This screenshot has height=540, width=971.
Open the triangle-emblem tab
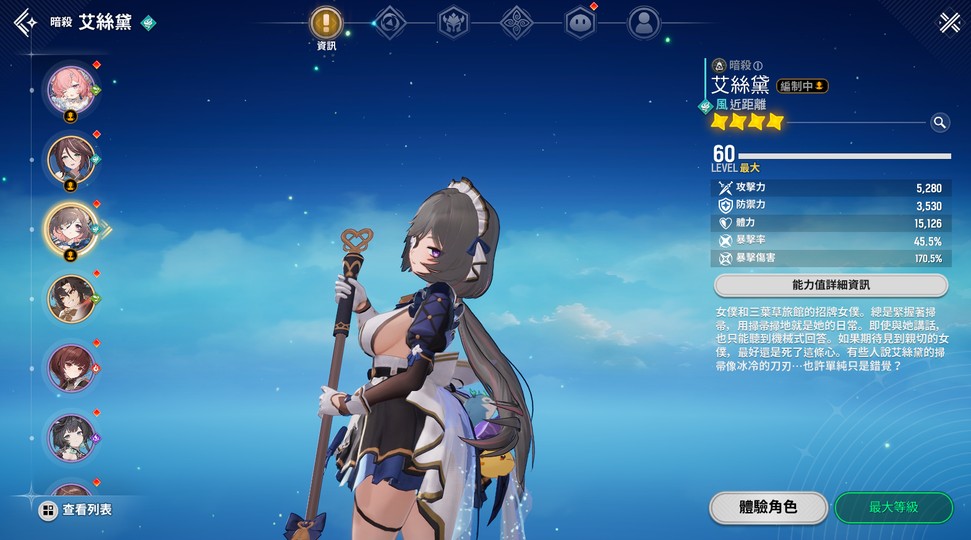(389, 22)
